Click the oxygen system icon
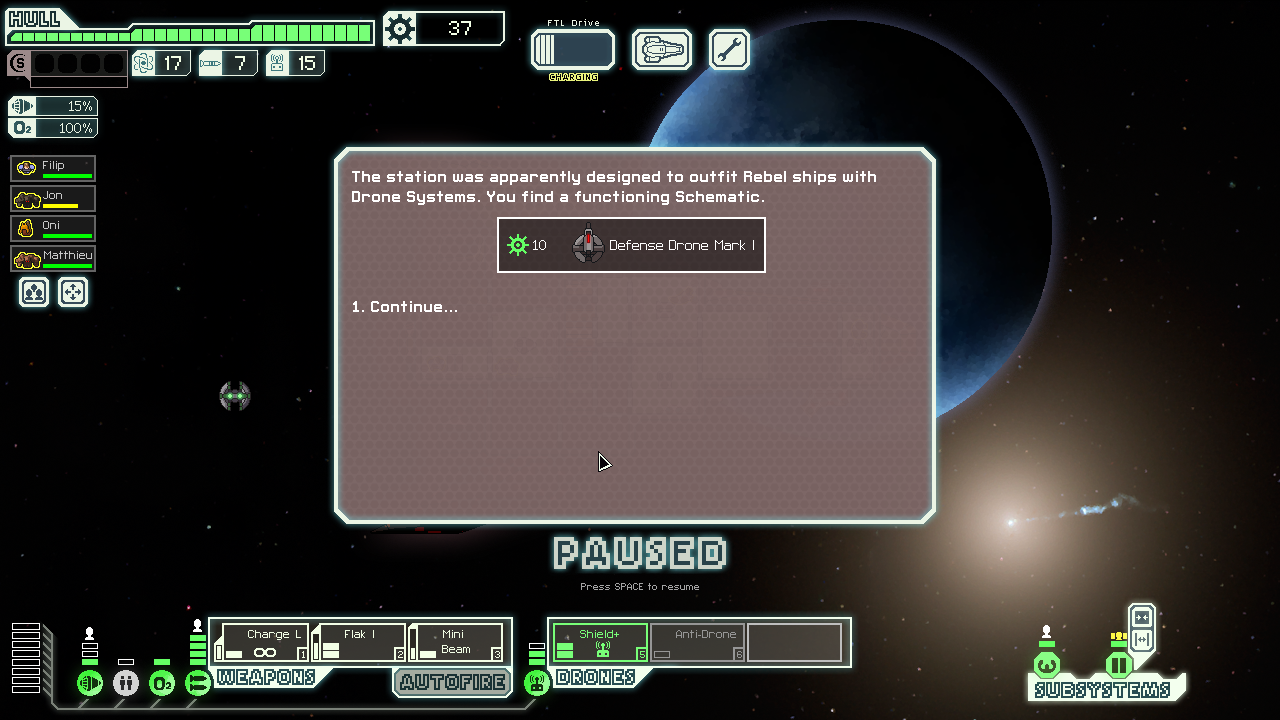 162,683
